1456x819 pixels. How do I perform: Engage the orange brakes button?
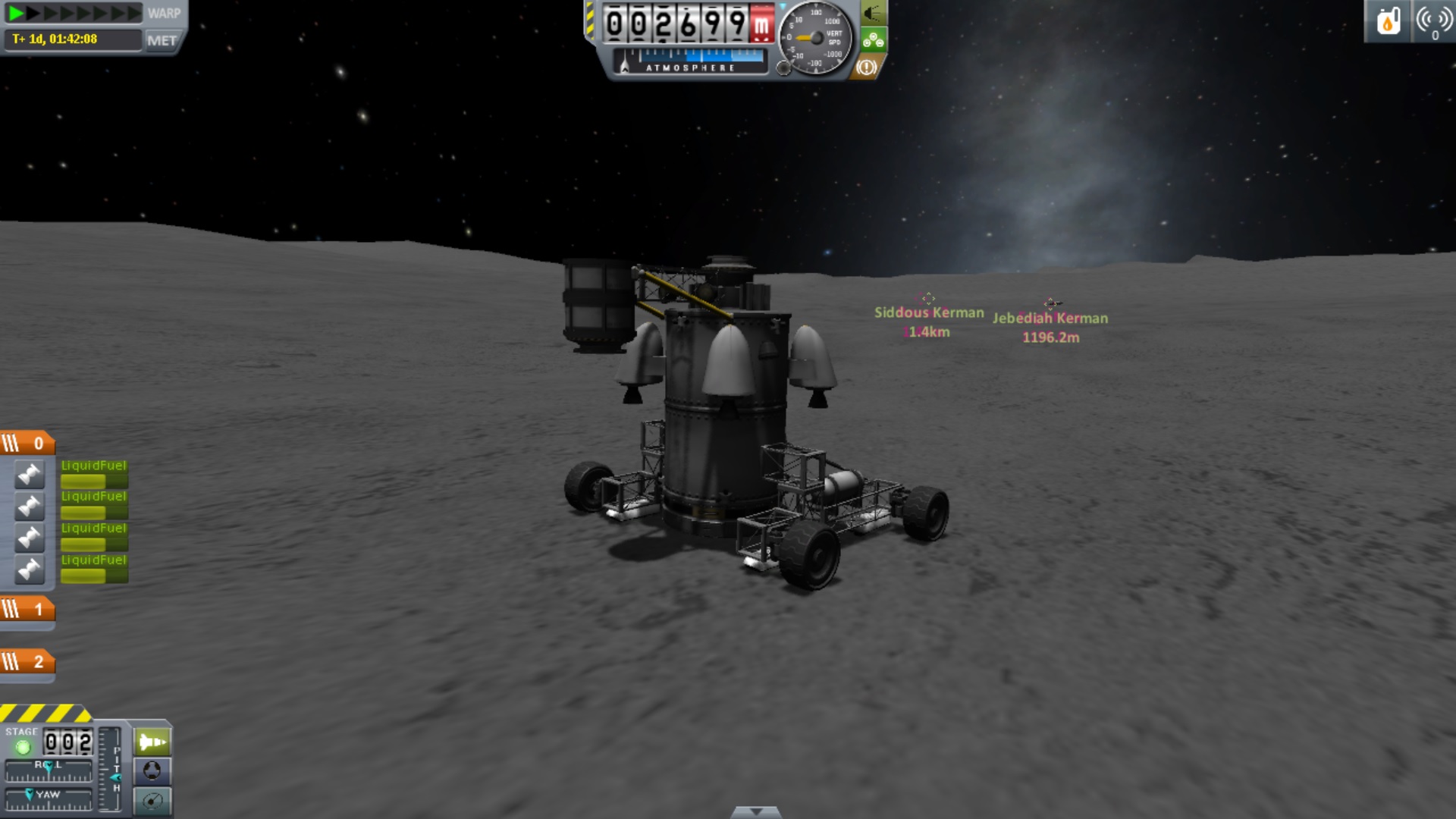(x=867, y=67)
